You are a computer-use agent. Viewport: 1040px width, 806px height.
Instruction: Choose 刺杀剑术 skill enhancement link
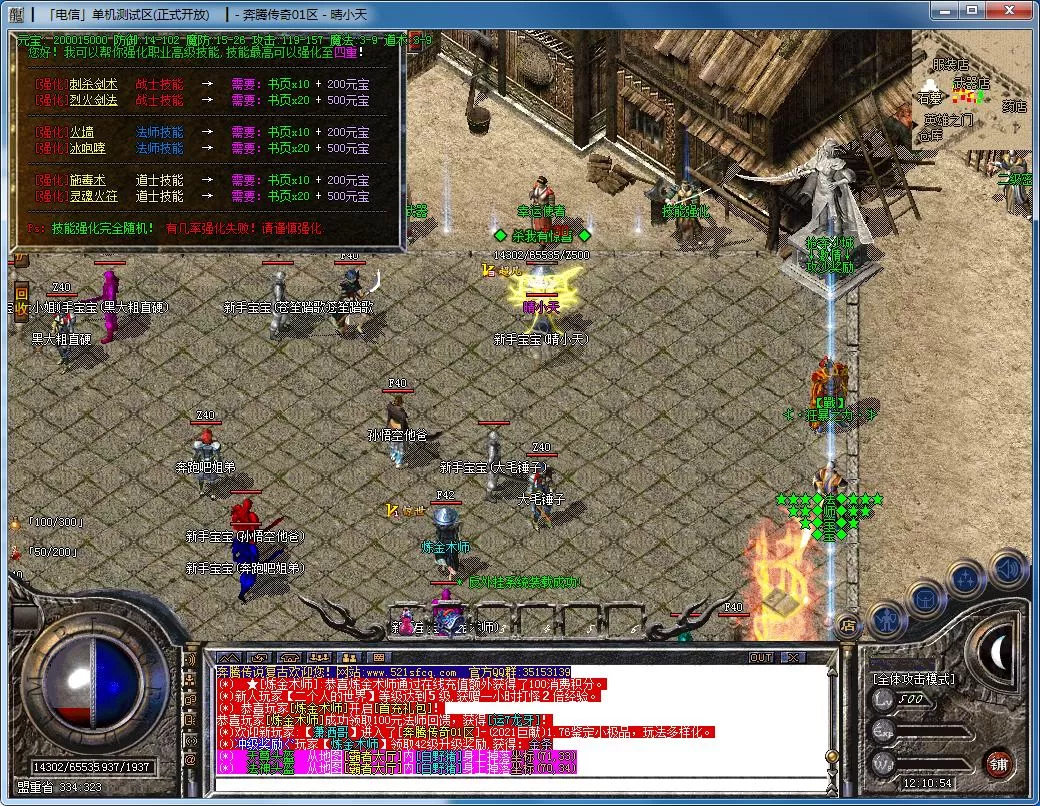tap(92, 84)
